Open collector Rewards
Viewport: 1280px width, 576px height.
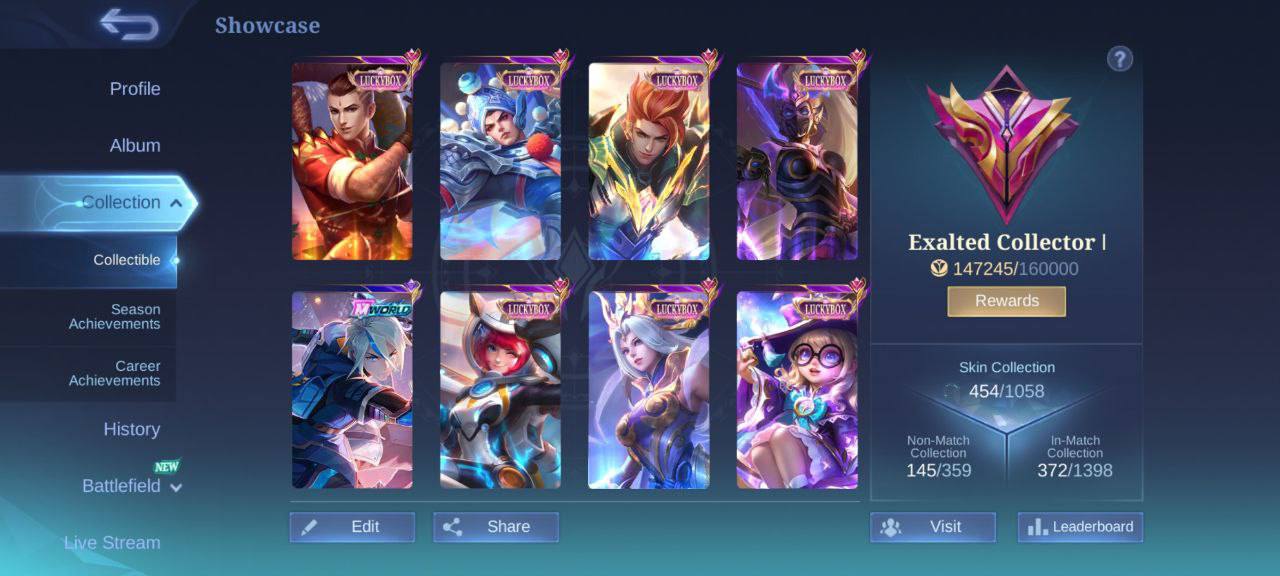pos(1006,301)
